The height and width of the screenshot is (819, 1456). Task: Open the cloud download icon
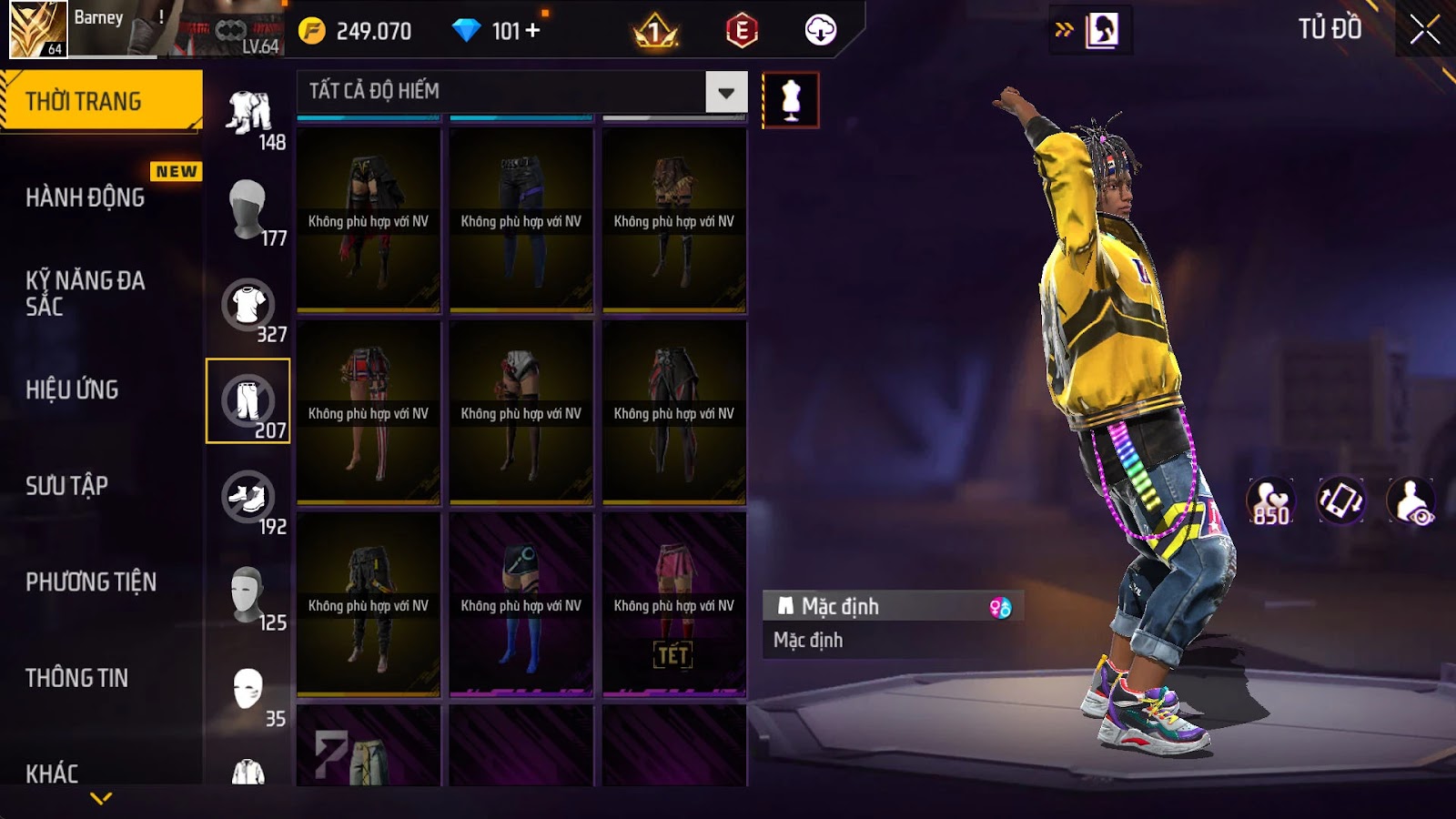coord(820,30)
